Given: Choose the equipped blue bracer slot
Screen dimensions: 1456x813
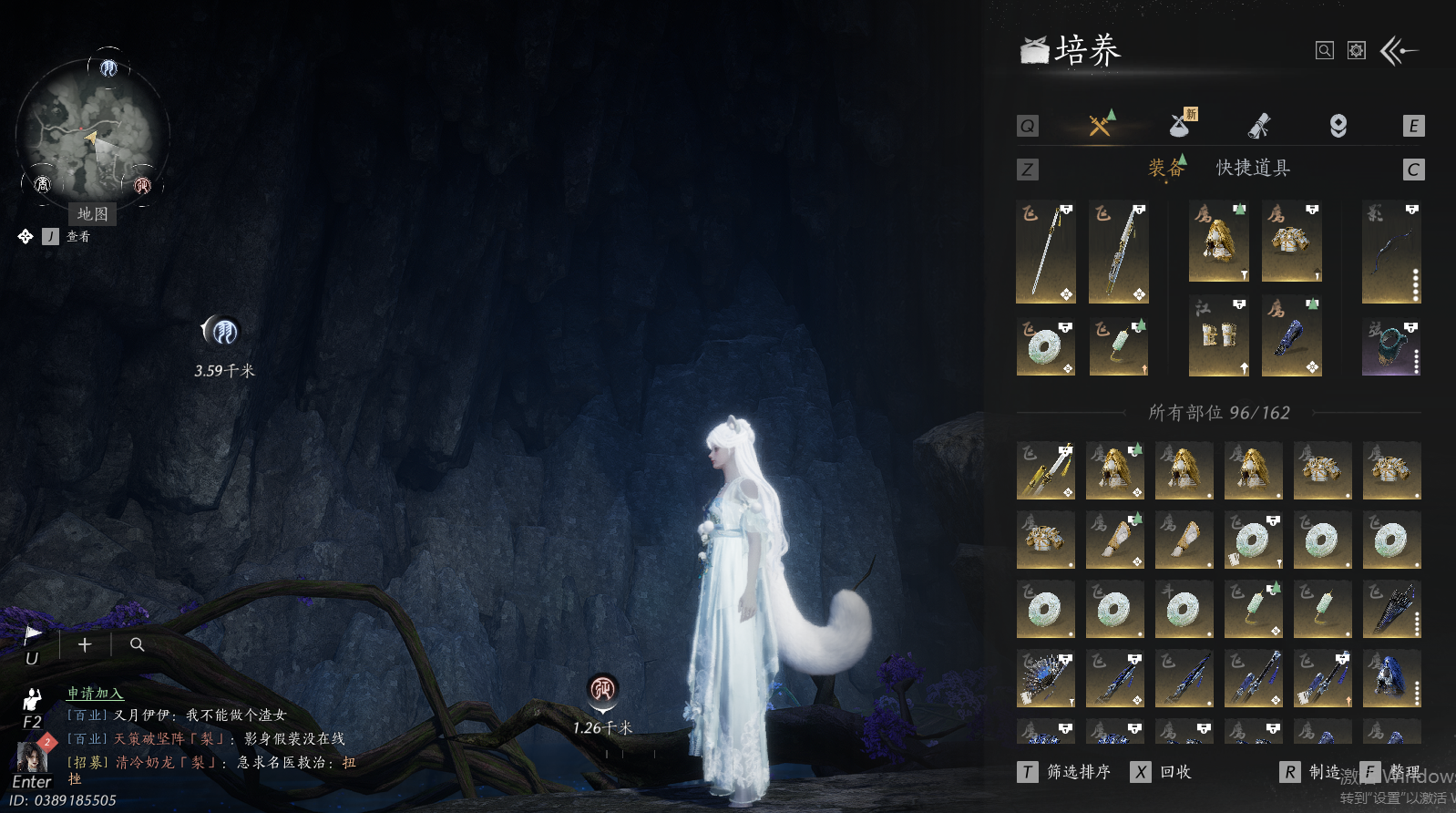Looking at the screenshot, I should 1291,336.
